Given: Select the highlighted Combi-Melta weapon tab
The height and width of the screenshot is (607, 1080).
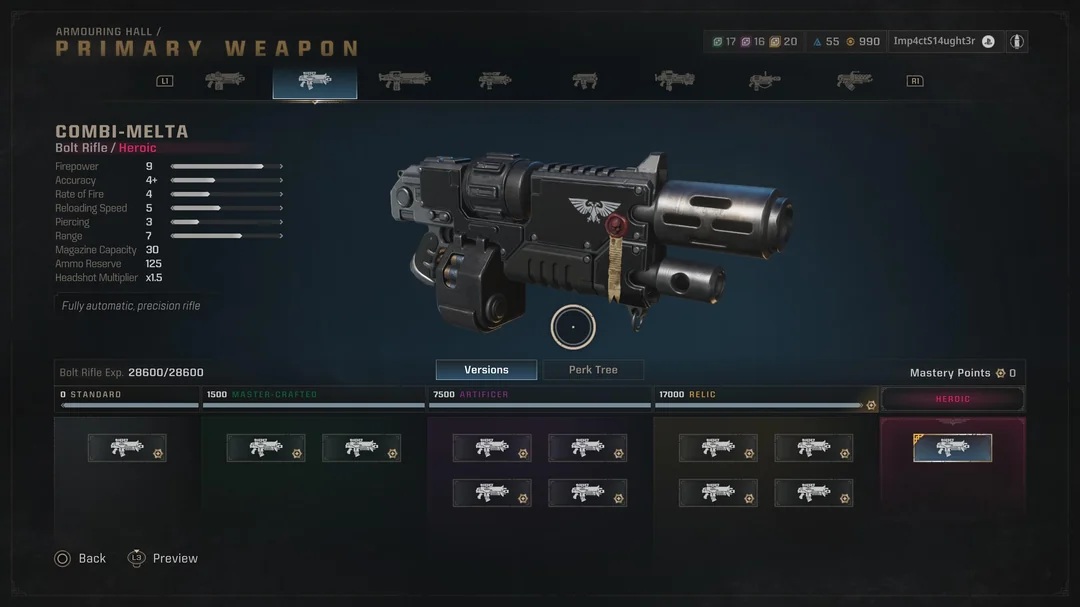Looking at the screenshot, I should [314, 81].
